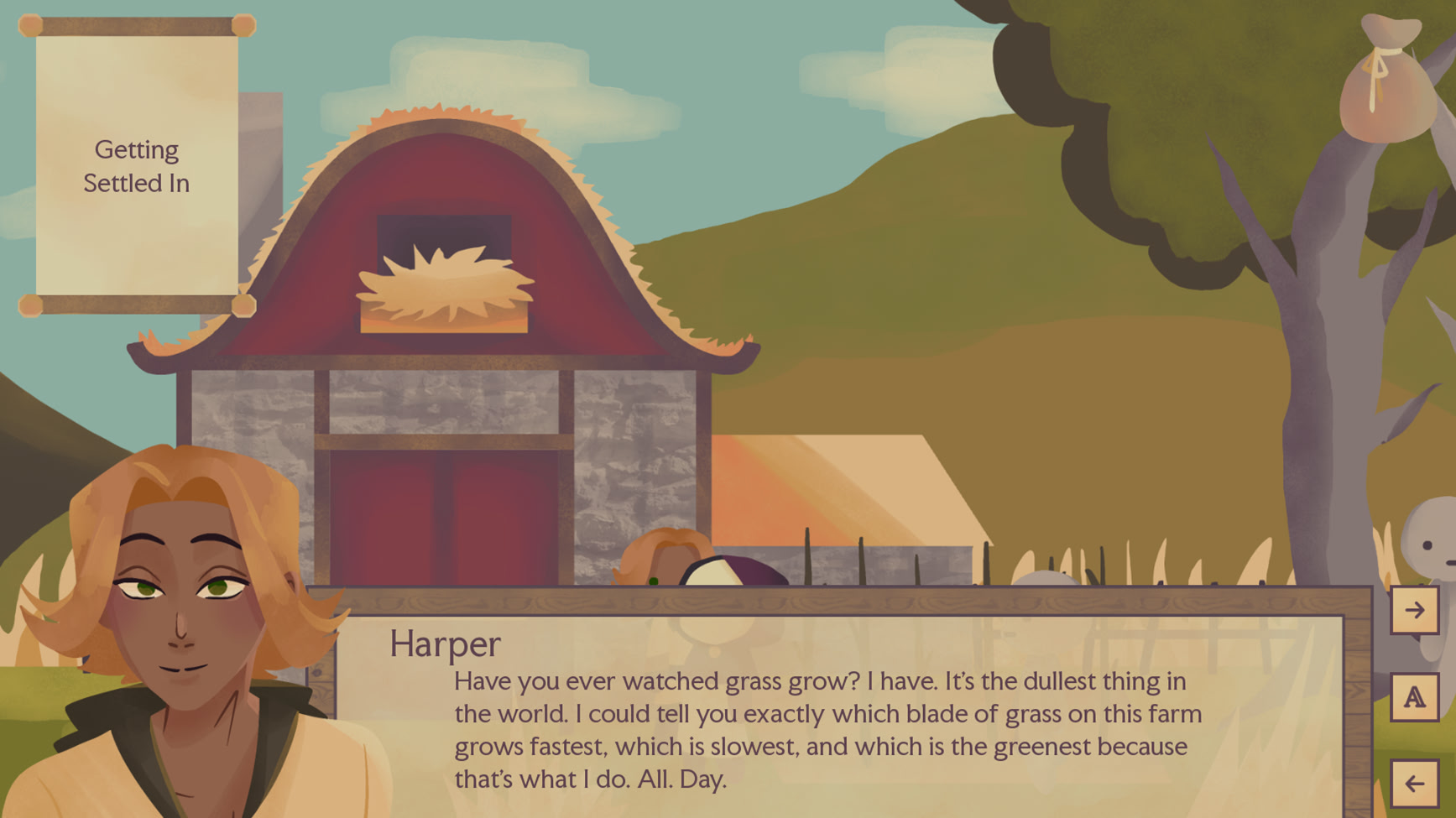Go back with the left arrow button

[x=1414, y=784]
